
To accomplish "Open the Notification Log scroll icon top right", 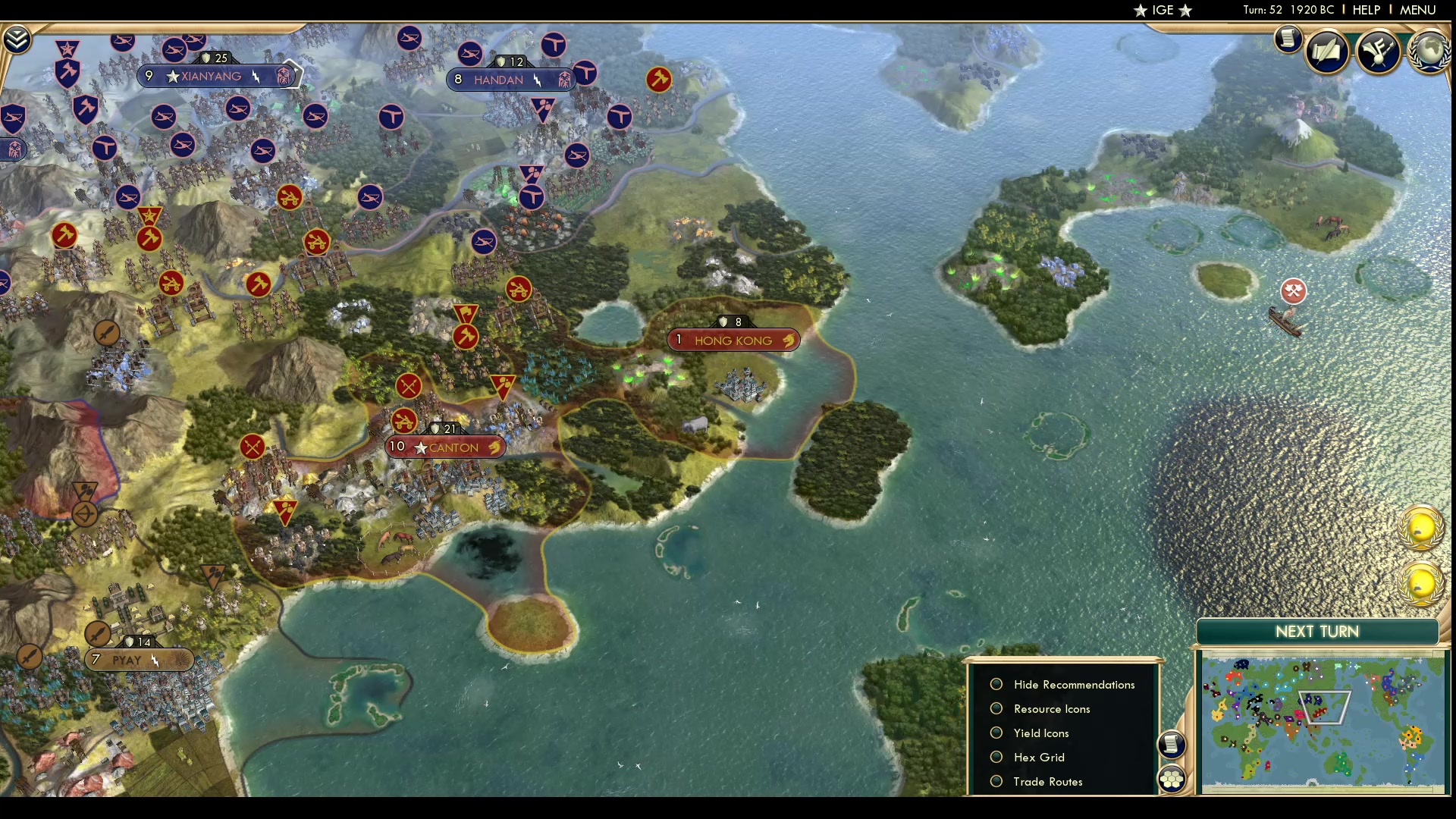I will 1288,38.
